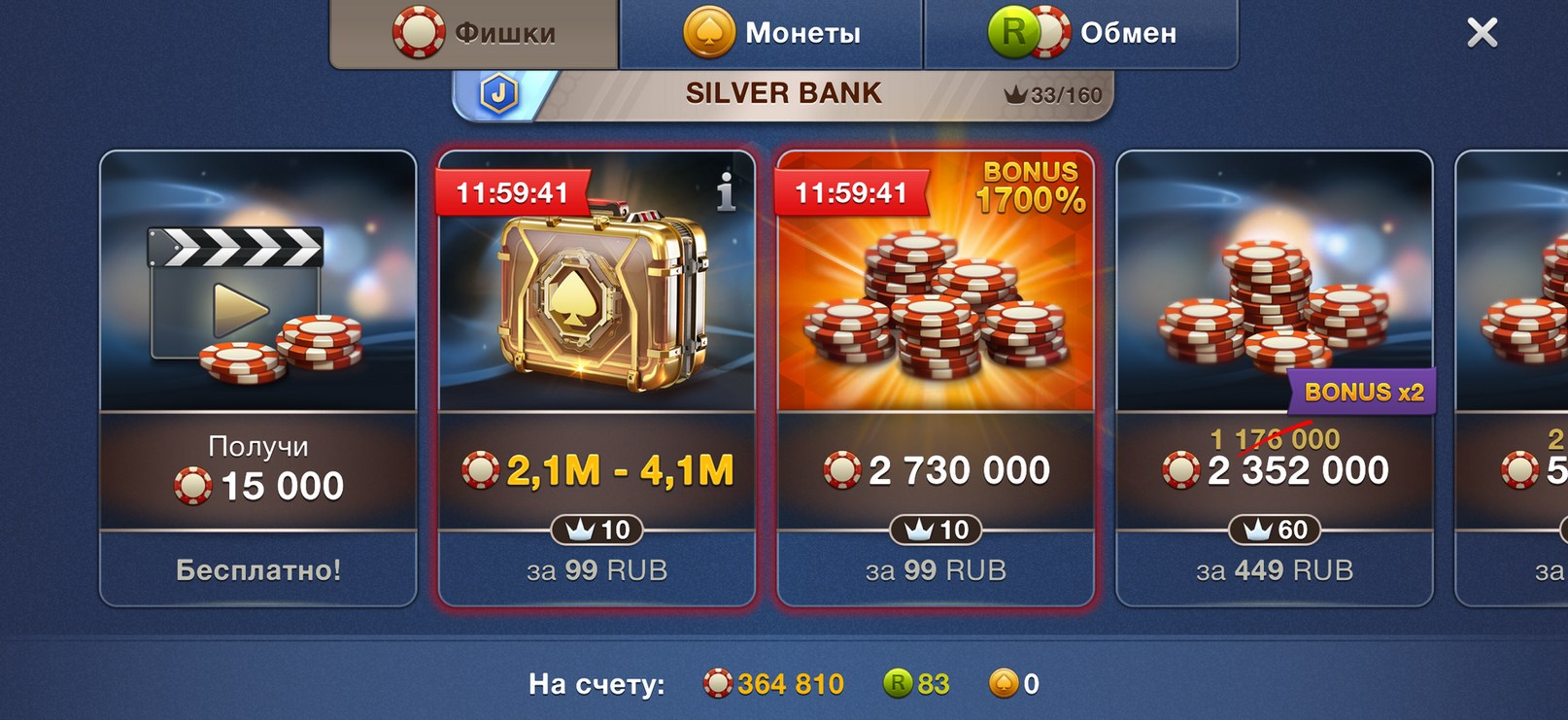Screen dimensions: 1568x720
Task: Tap the crown icon showing 33/160 progress
Action: 1015,94
